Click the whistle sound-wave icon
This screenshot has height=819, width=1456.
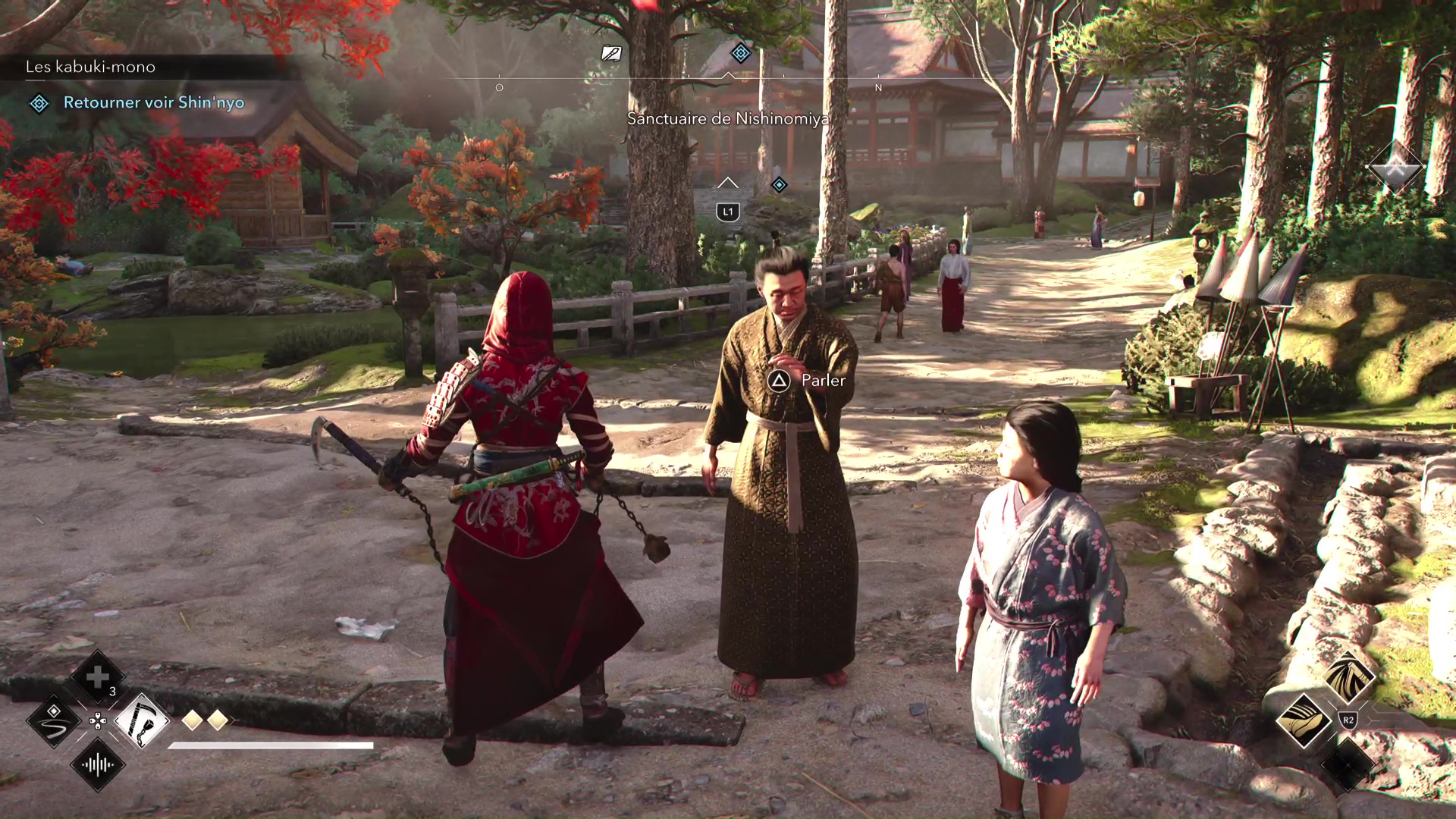pos(96,764)
